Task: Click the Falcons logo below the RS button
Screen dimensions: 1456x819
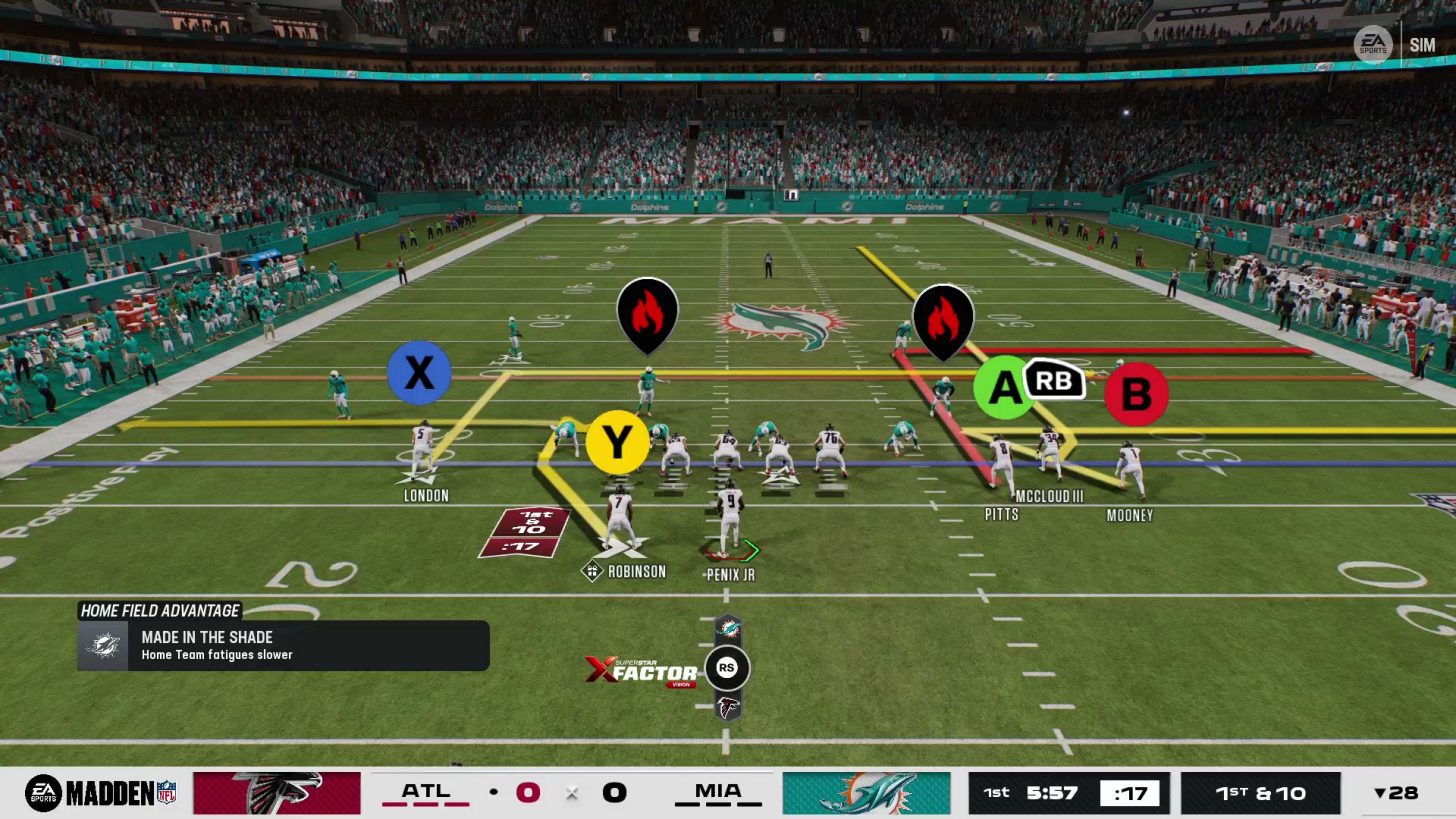Action: click(x=727, y=706)
